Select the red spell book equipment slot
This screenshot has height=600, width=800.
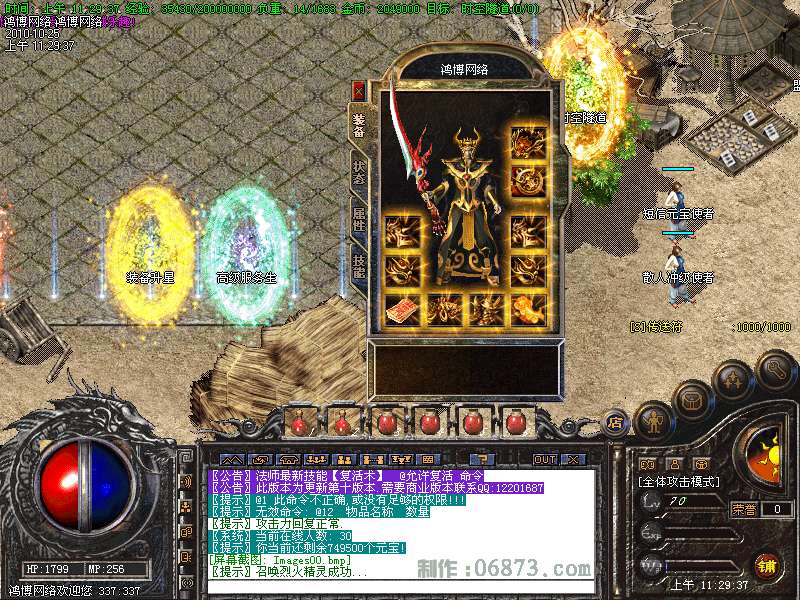[x=401, y=309]
